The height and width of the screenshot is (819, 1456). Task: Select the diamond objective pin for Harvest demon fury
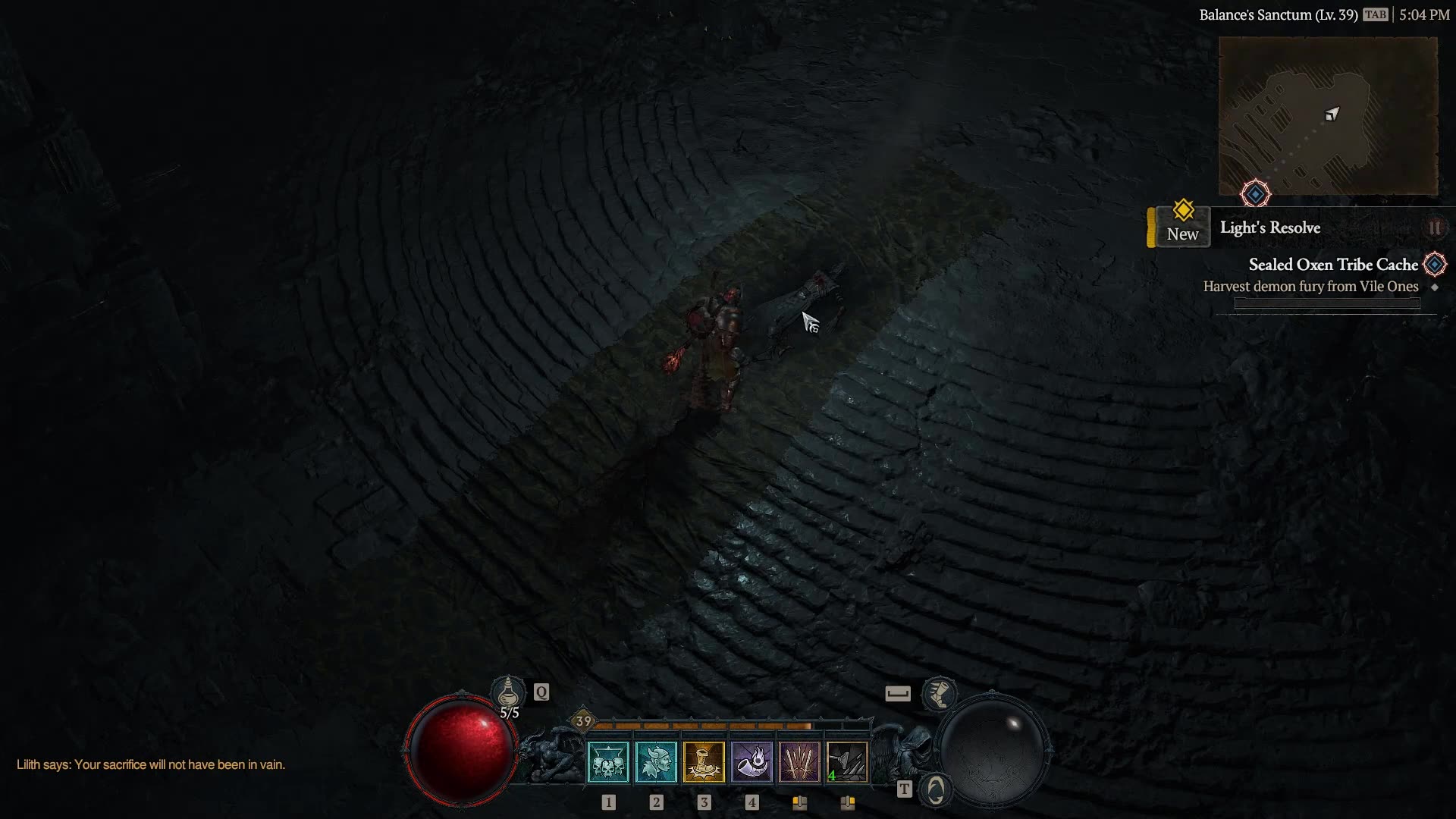click(x=1435, y=287)
